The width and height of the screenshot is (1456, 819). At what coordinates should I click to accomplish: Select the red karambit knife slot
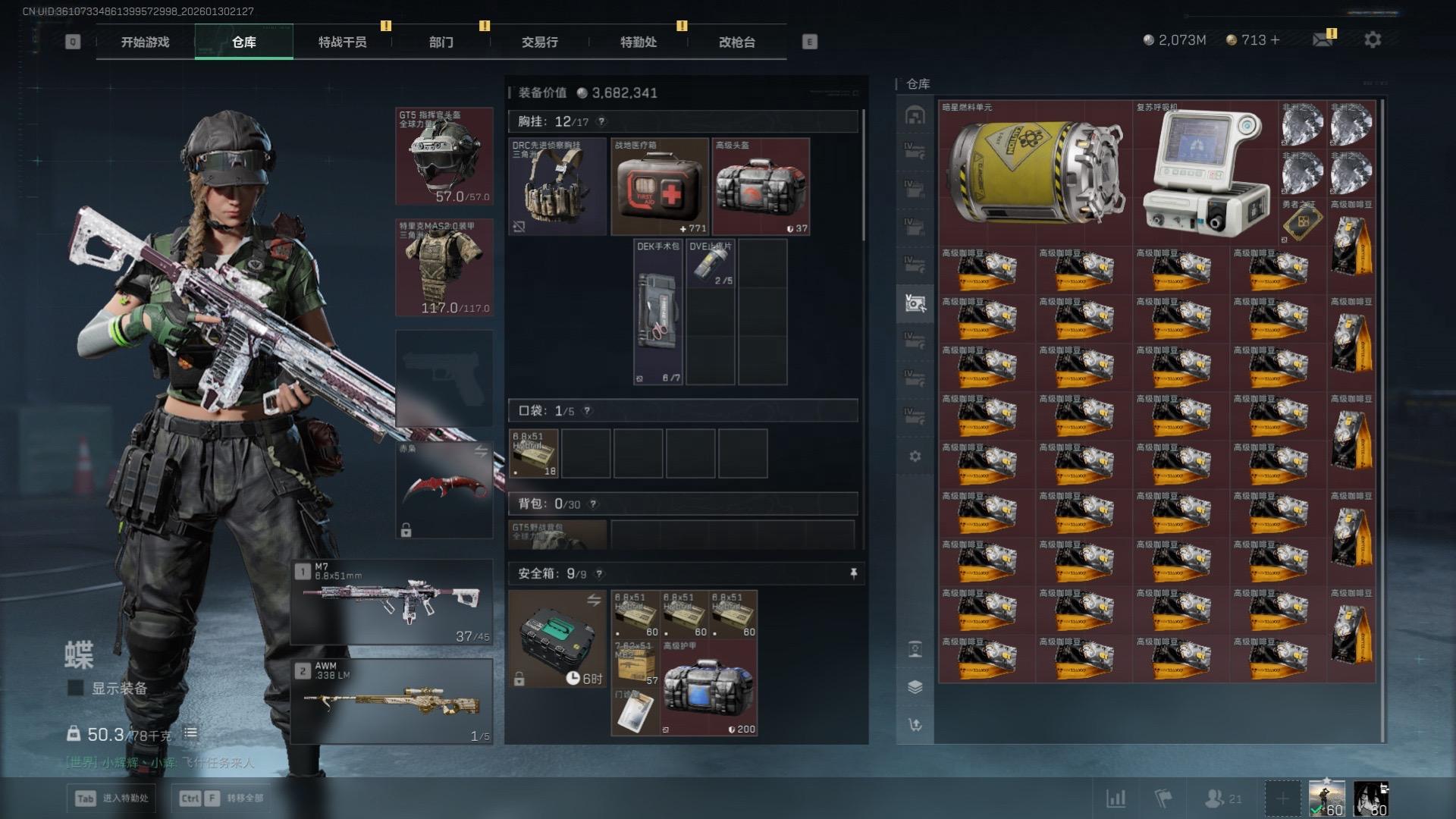tap(444, 490)
